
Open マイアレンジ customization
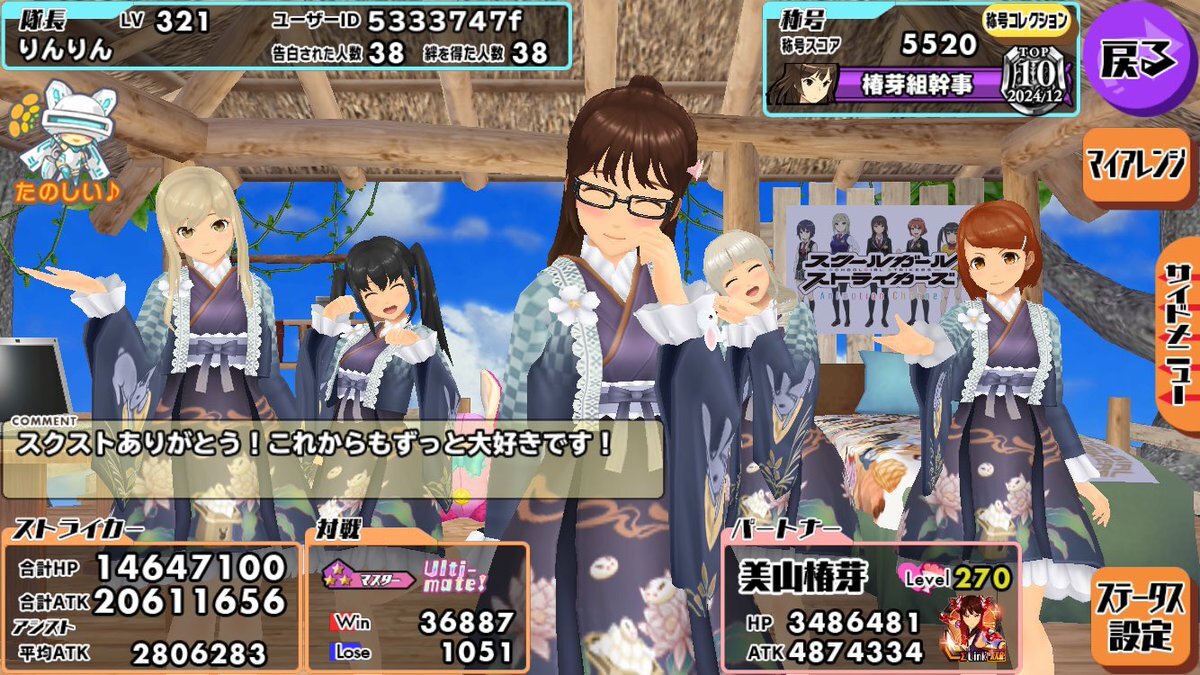tap(1135, 164)
